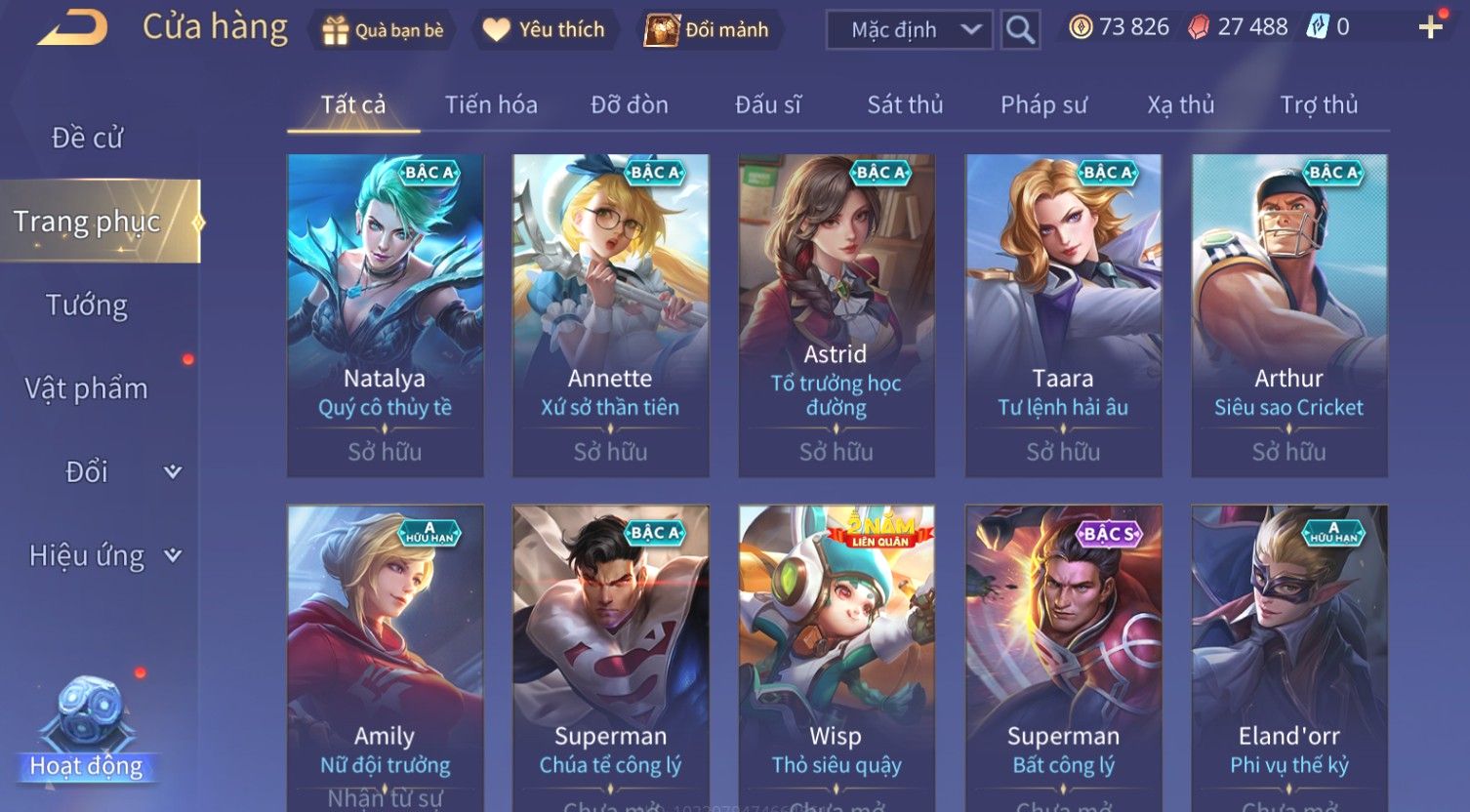1470x812 pixels.
Task: Switch to the Đỡ đòn tab
Action: 630,104
